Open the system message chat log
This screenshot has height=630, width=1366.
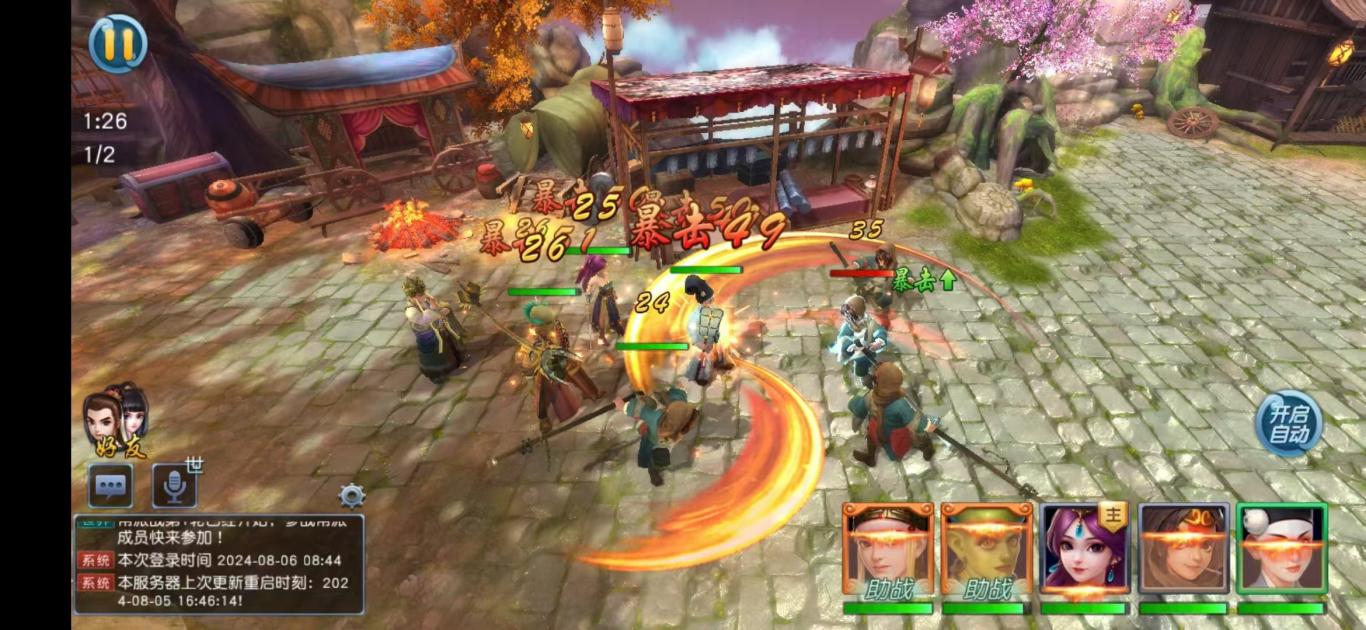[x=218, y=564]
